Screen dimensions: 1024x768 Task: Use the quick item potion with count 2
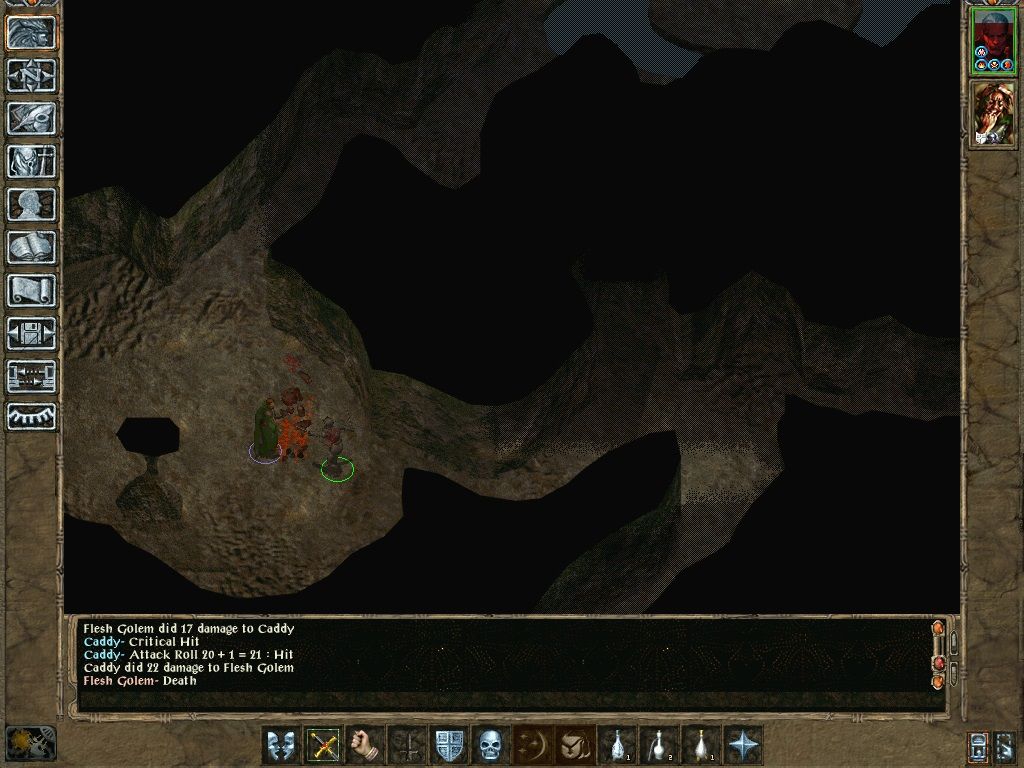click(659, 745)
